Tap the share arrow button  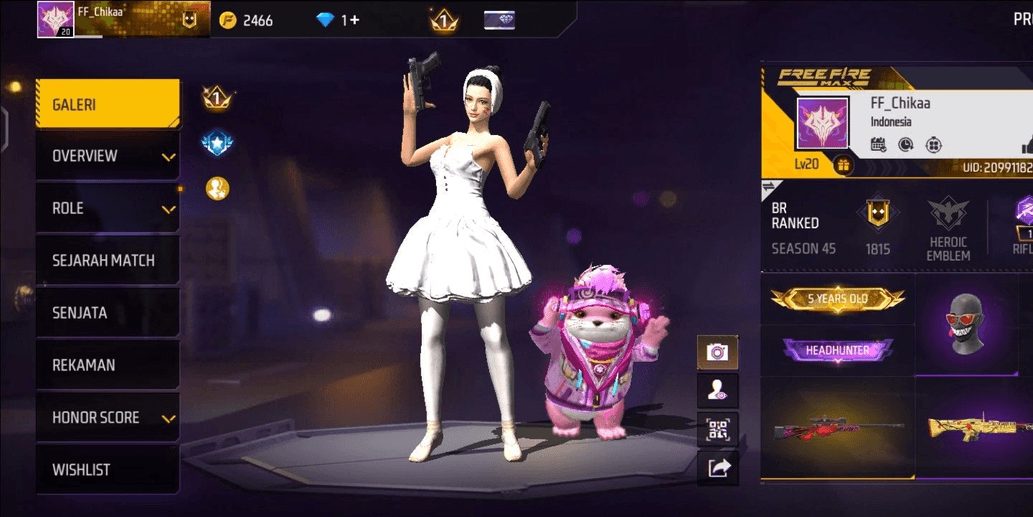(717, 466)
